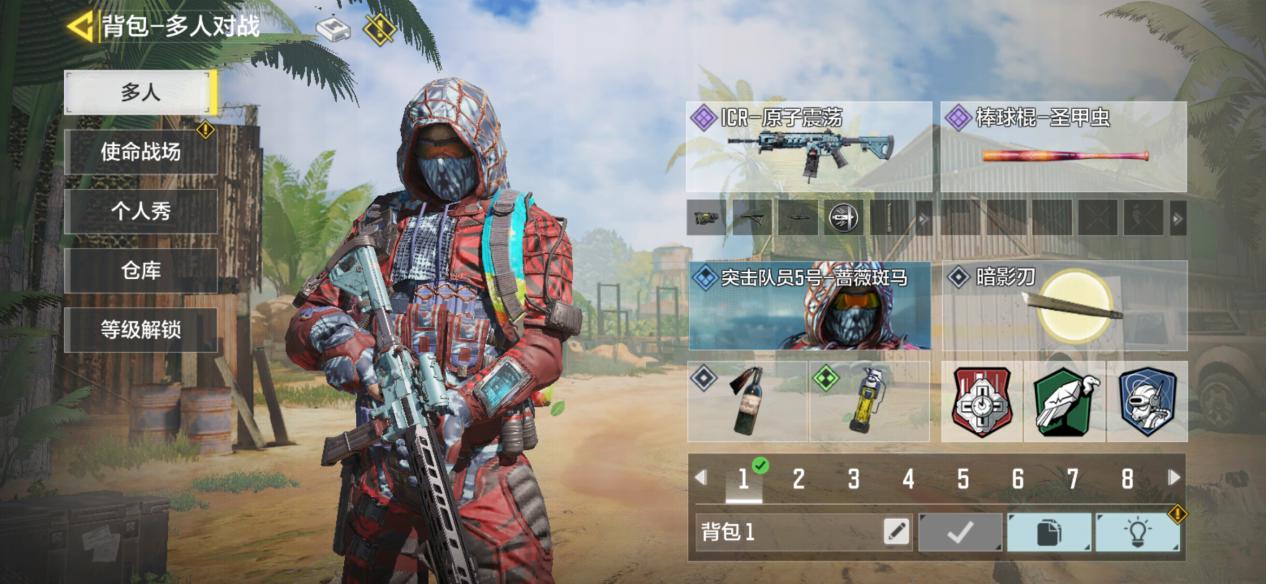Choose the 棒球棍-圣甲虫 secondary weapon slot
The height and width of the screenshot is (584, 1266).
pyautogui.click(x=1064, y=147)
